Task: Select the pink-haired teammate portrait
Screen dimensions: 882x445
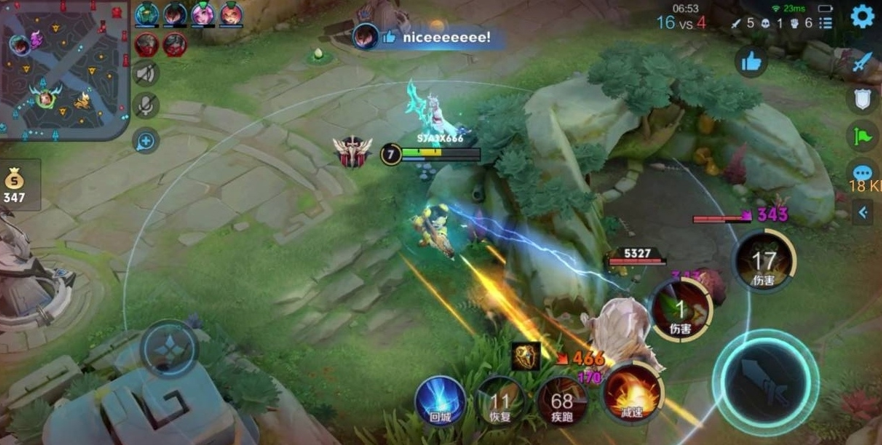Action: tap(203, 14)
